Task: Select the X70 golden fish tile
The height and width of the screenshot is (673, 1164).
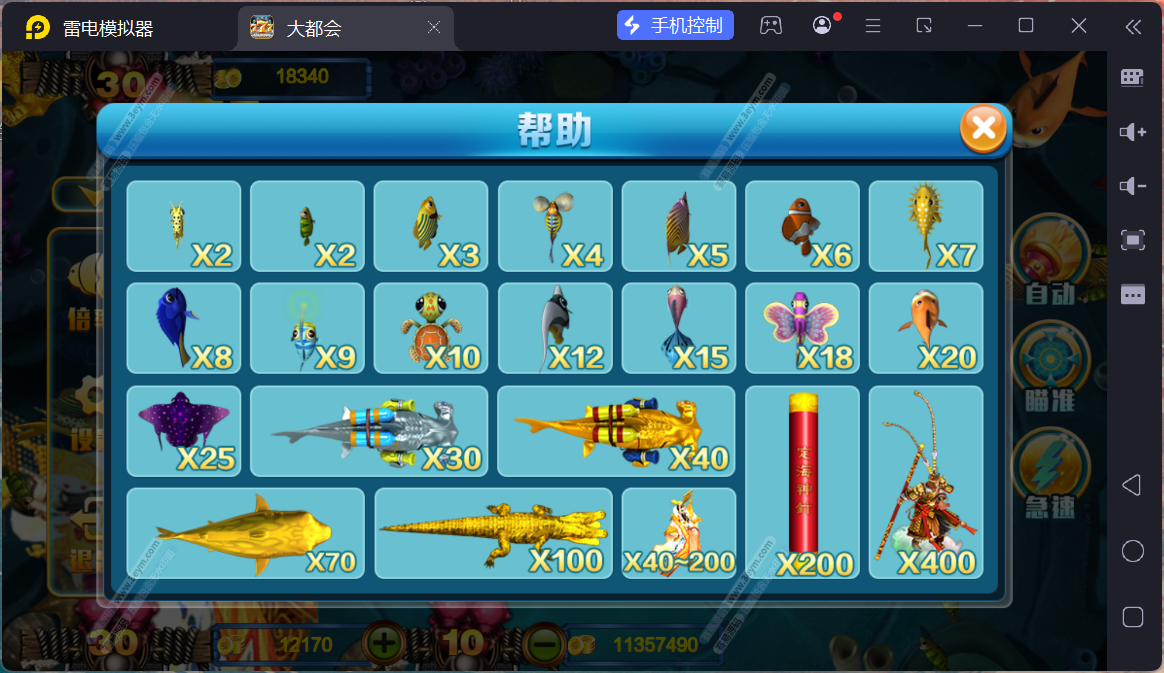Action: [245, 533]
